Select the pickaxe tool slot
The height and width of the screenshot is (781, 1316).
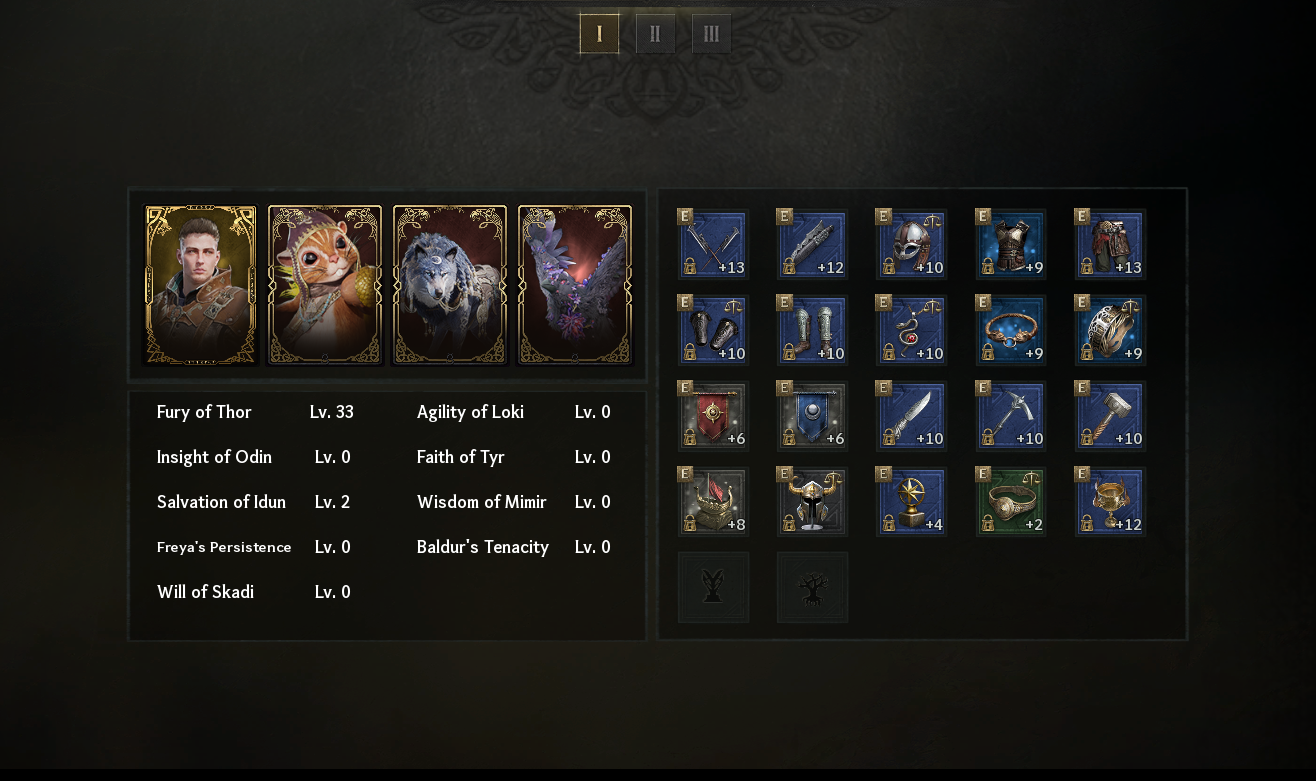(1011, 416)
